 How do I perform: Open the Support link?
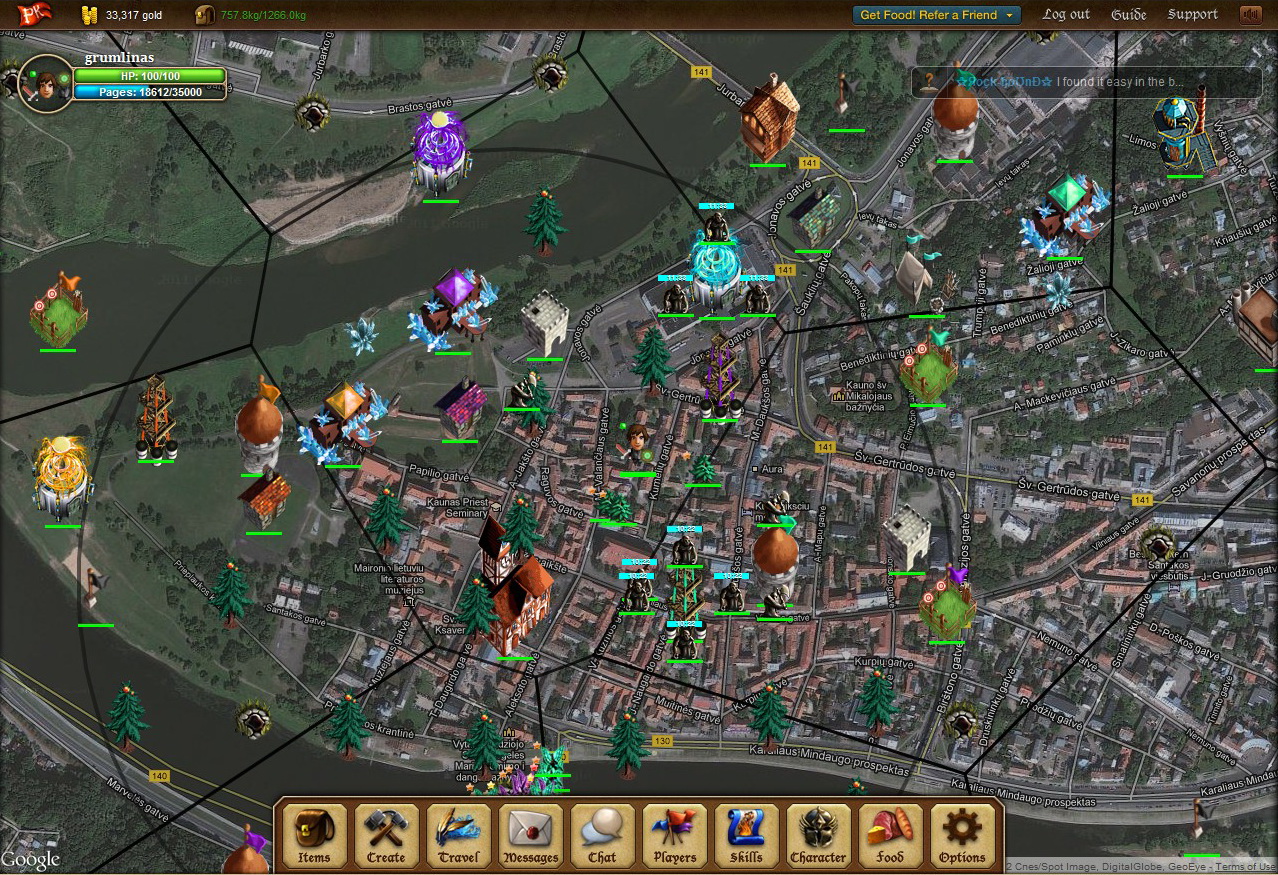[1192, 15]
